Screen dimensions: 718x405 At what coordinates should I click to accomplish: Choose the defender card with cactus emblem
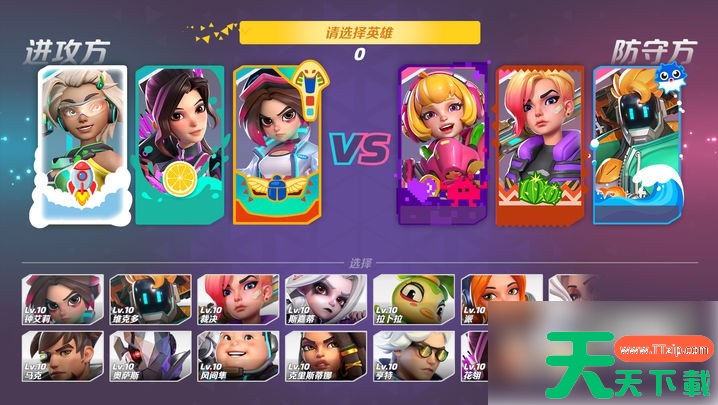tap(539, 143)
